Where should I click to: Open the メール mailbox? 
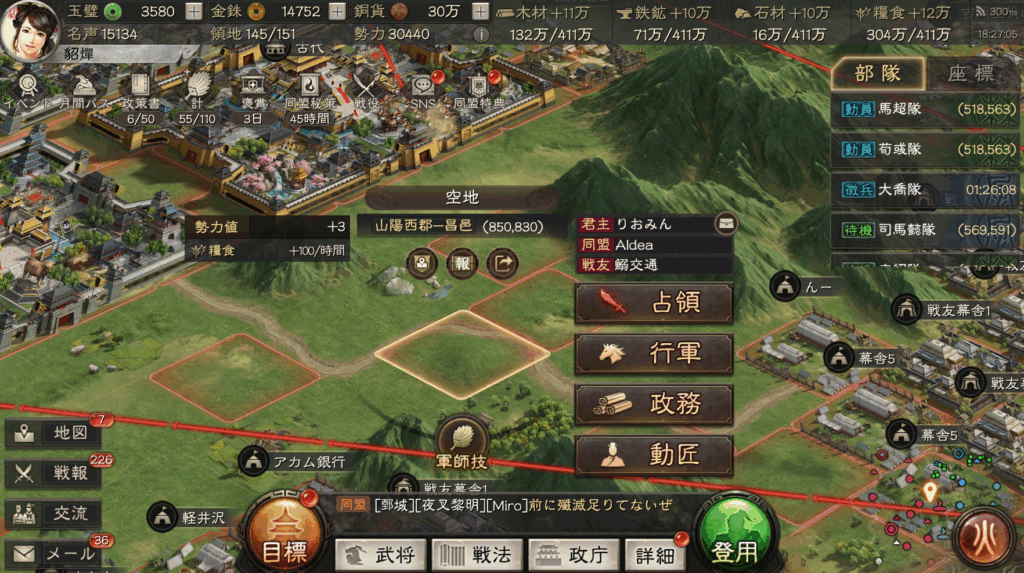click(x=53, y=553)
